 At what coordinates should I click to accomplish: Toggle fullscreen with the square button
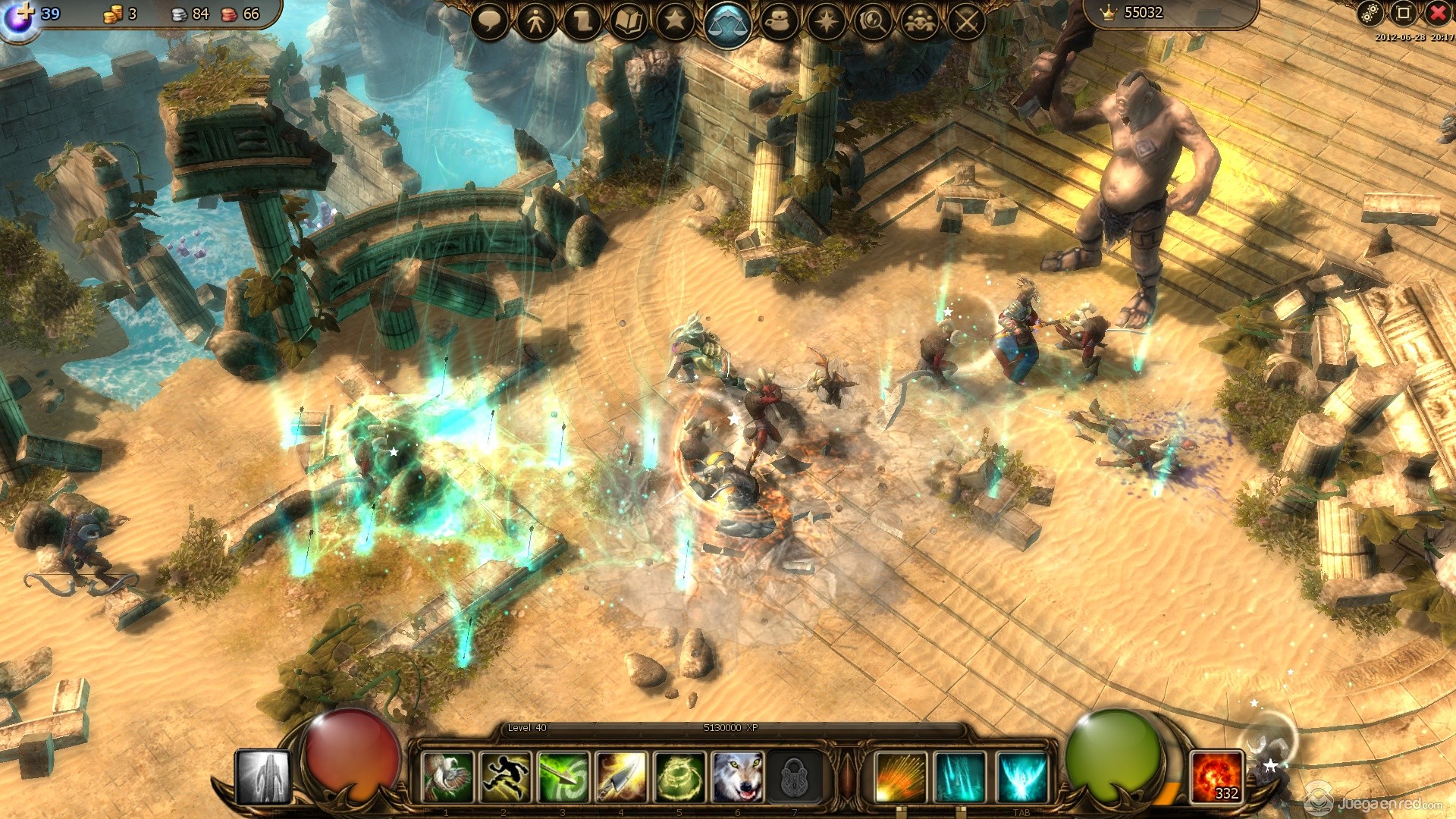(x=1404, y=13)
